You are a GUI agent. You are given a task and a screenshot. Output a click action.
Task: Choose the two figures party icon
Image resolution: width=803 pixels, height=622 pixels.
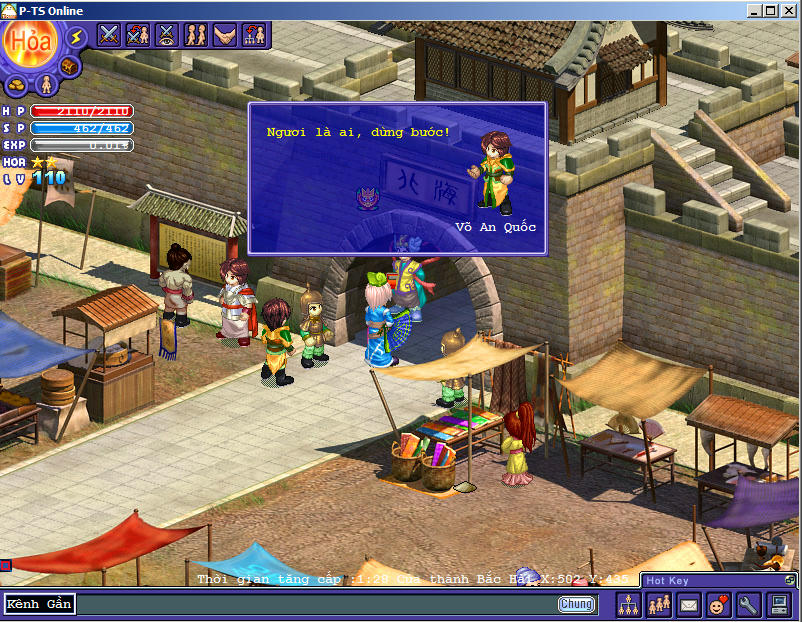196,35
